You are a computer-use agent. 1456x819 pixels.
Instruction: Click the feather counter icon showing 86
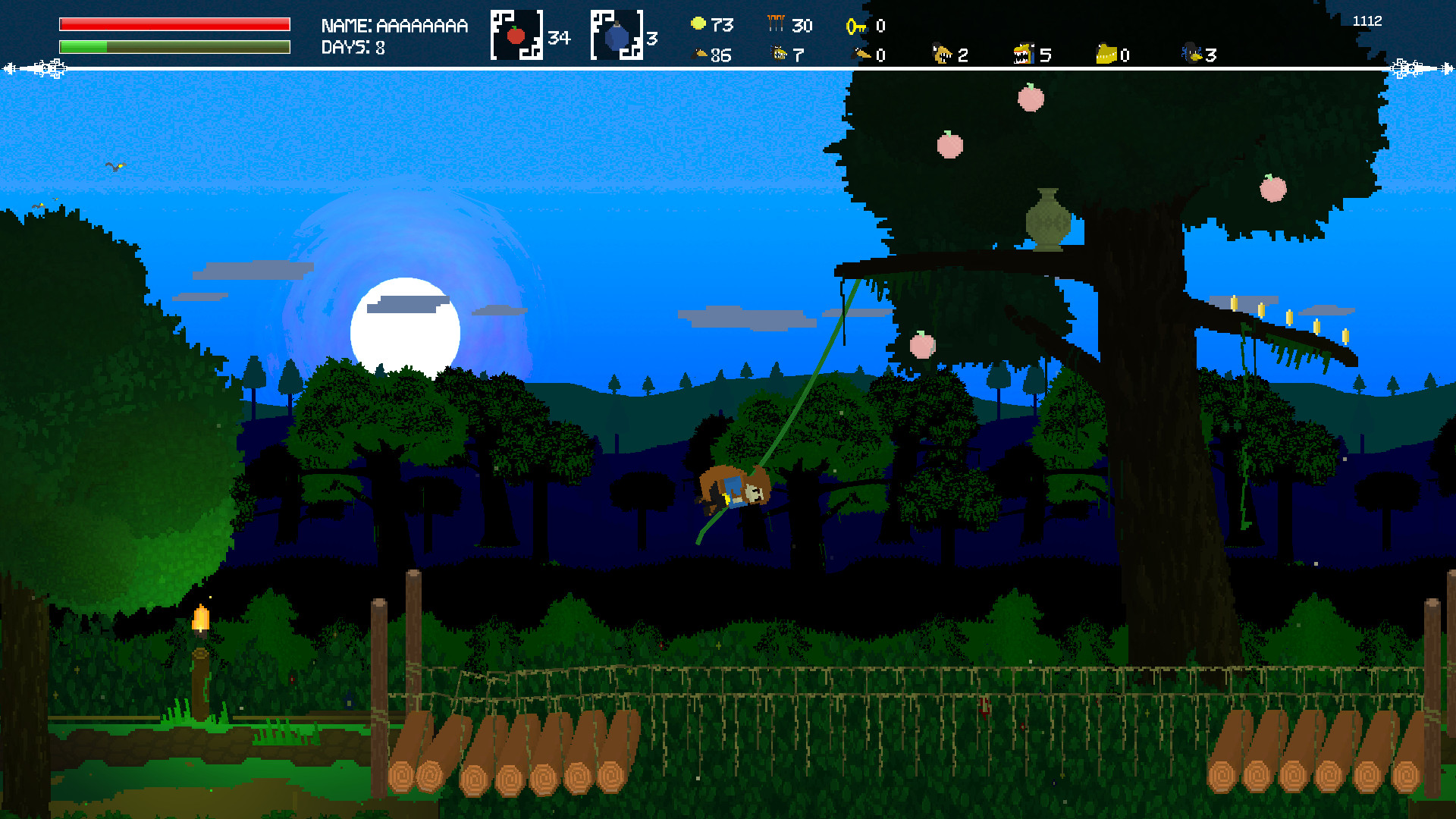click(701, 54)
